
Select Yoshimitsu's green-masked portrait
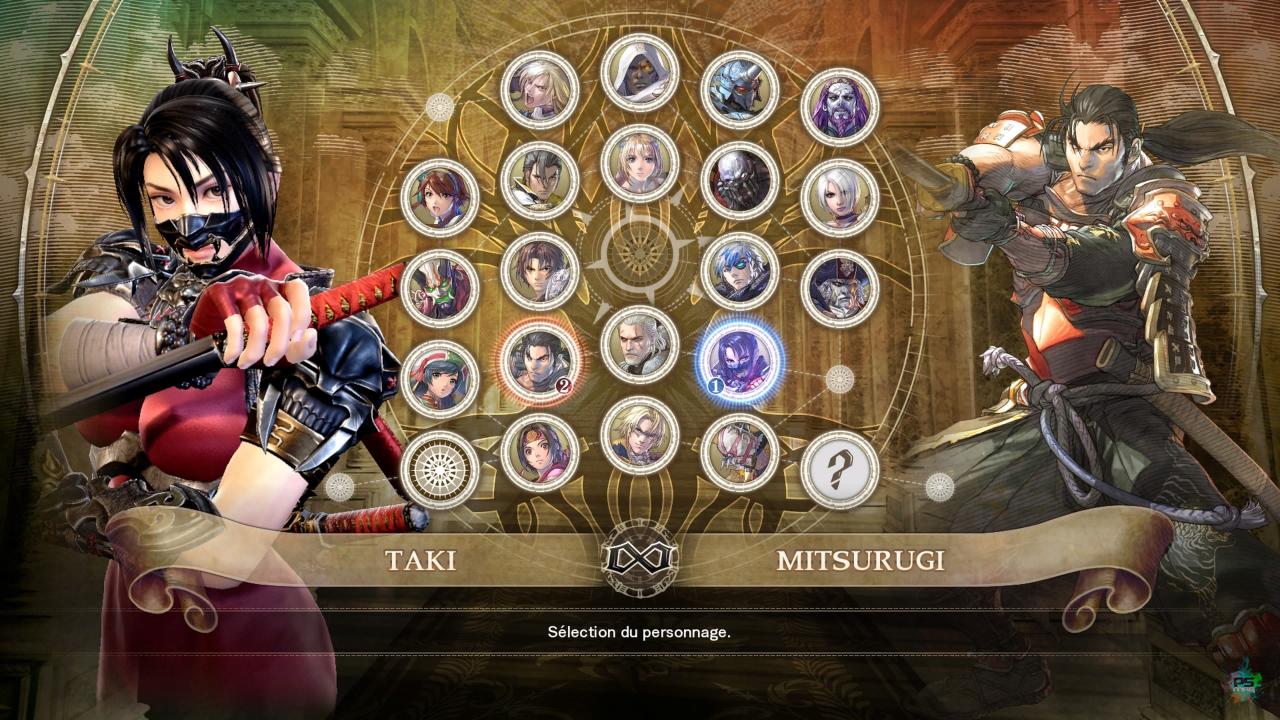440,289
